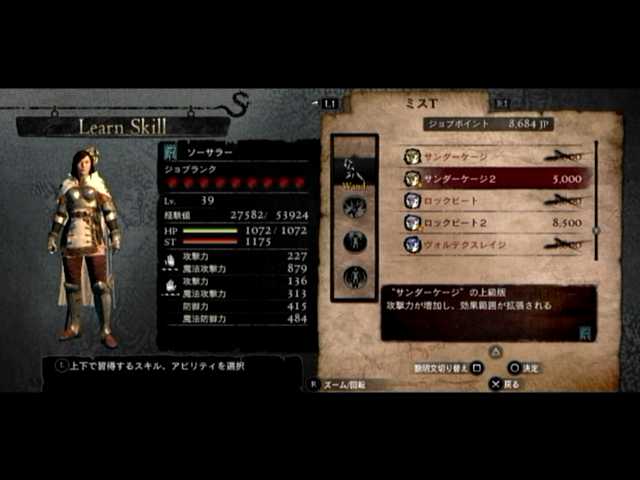Open the second skill category below Wand

[354, 206]
